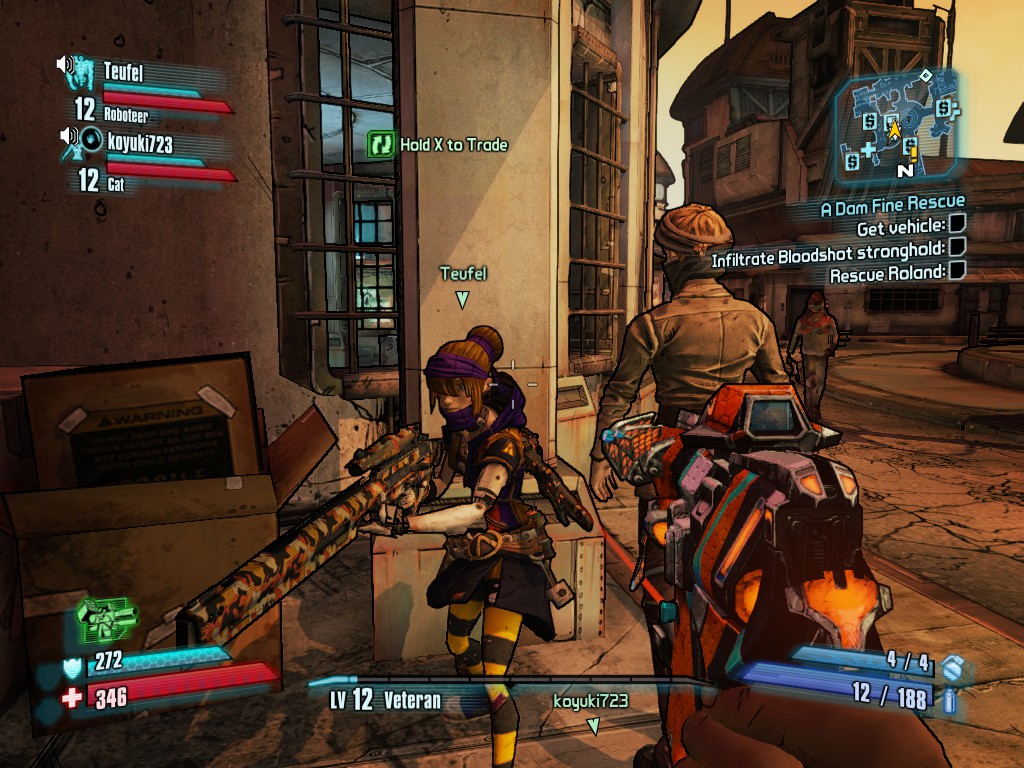Click the koyuki723 name tag
This screenshot has height=768, width=1024.
point(590,701)
